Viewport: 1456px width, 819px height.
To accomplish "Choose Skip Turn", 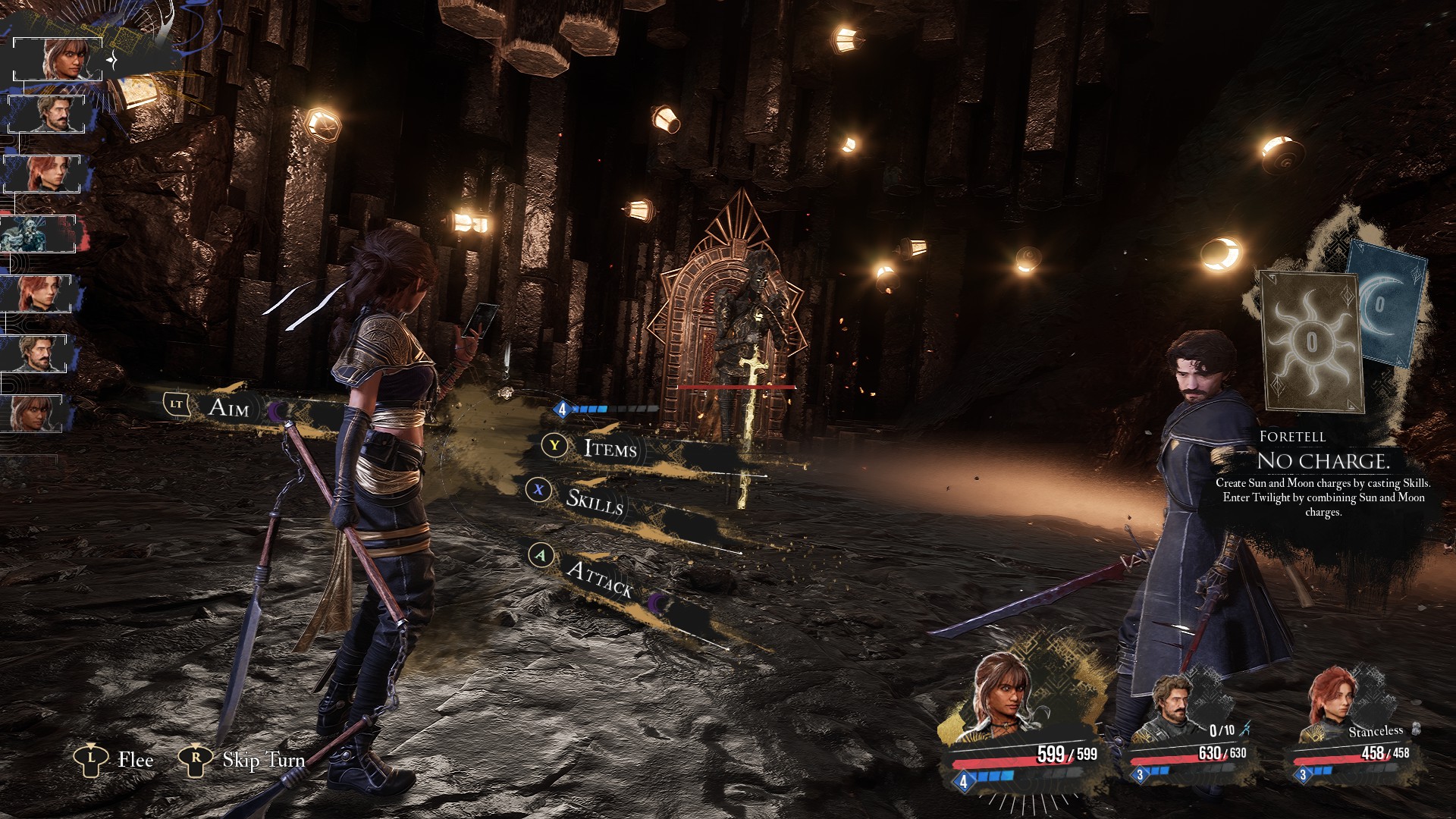I will click(262, 760).
